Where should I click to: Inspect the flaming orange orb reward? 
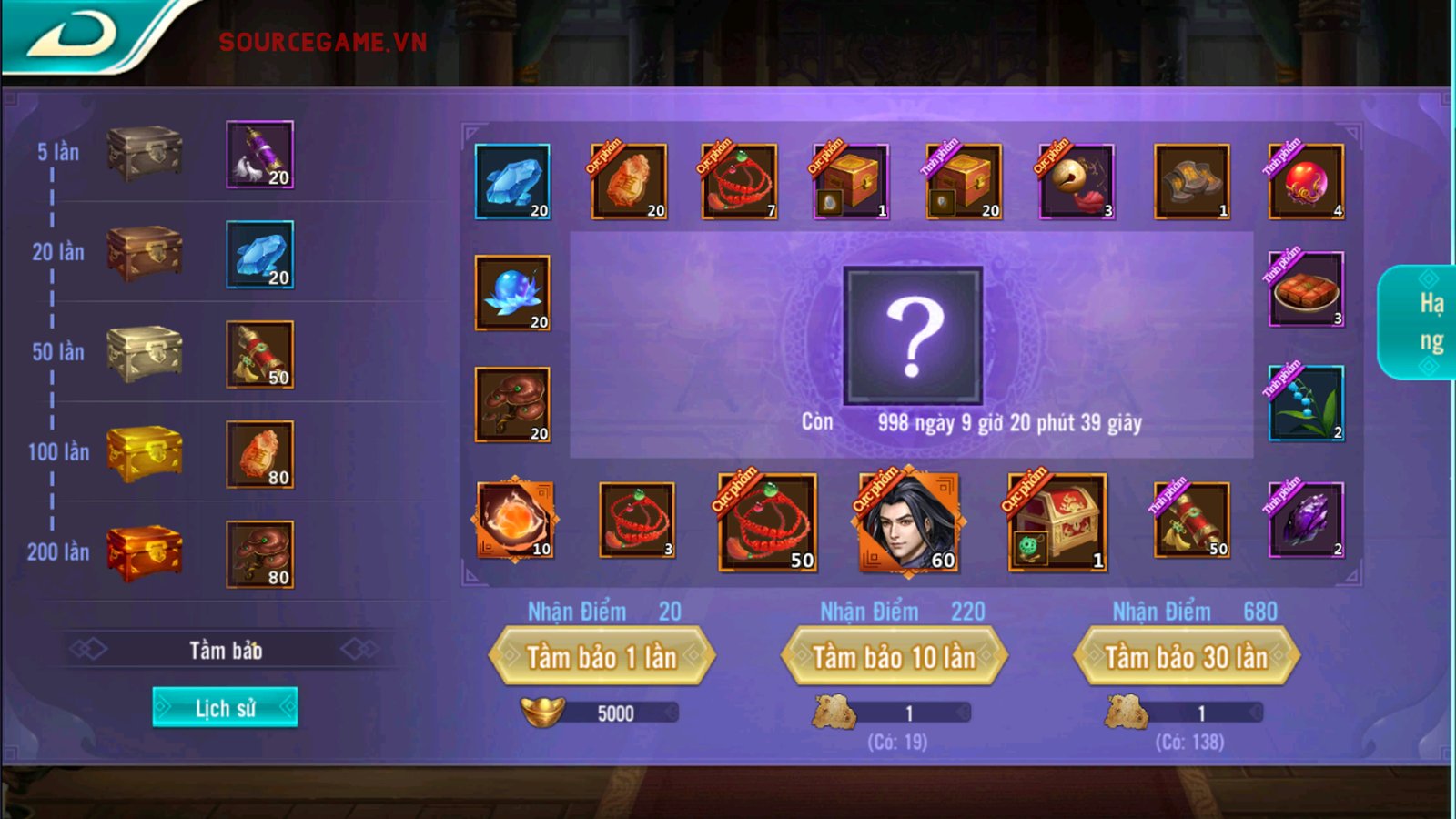pos(514,520)
